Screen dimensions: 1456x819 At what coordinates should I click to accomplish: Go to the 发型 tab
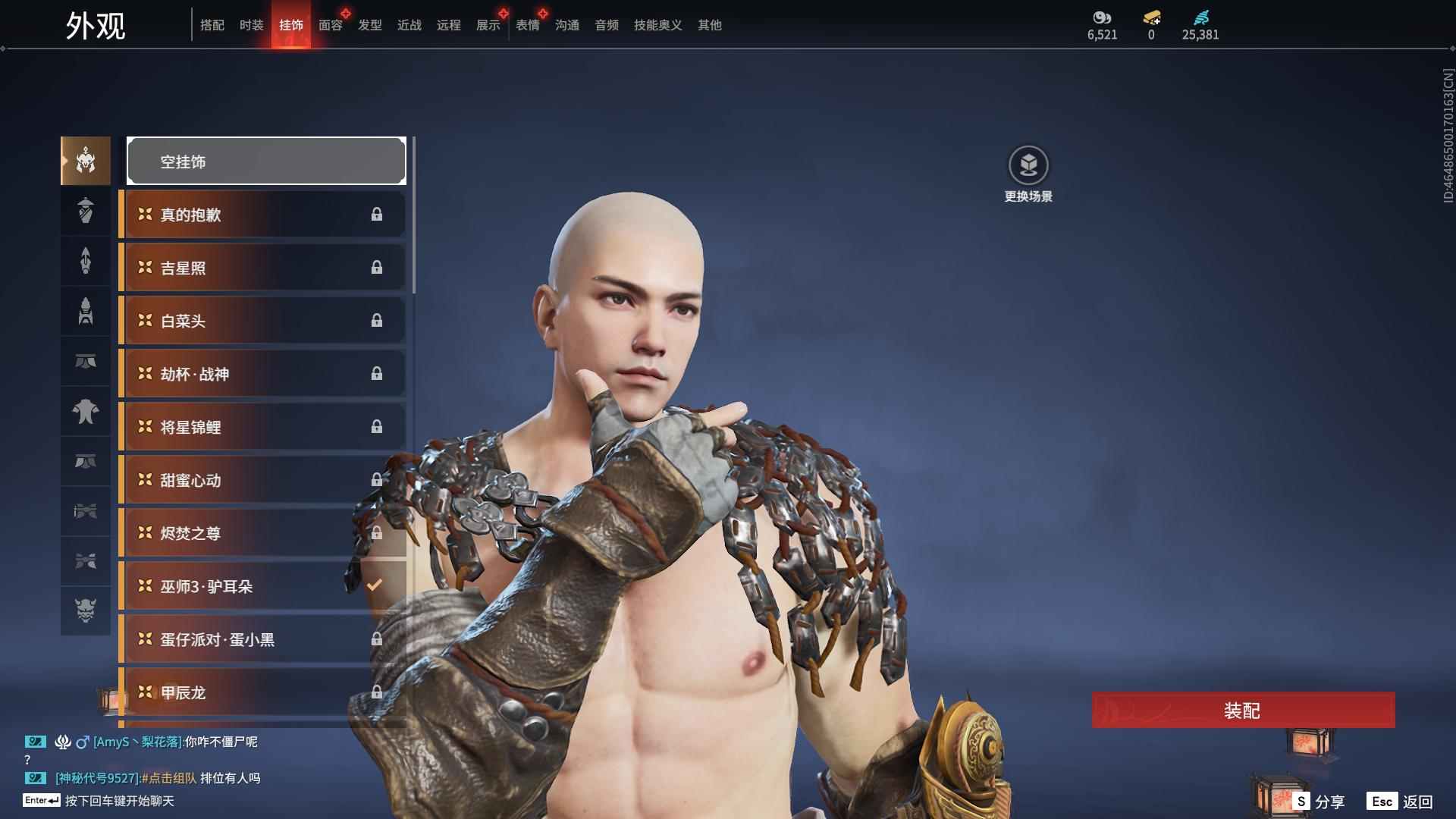click(x=369, y=25)
